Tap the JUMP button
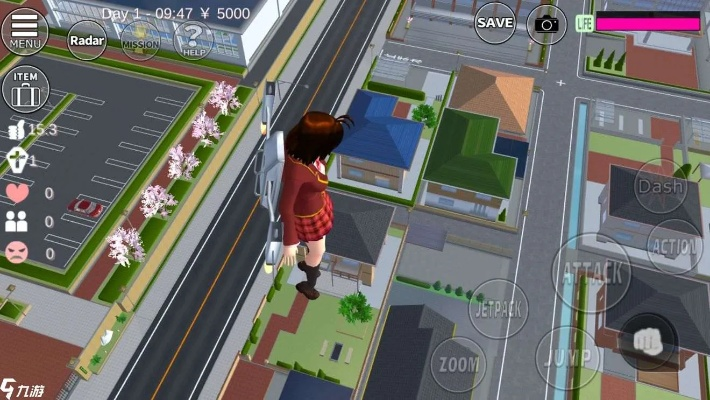The width and height of the screenshot is (710, 400). coord(567,357)
